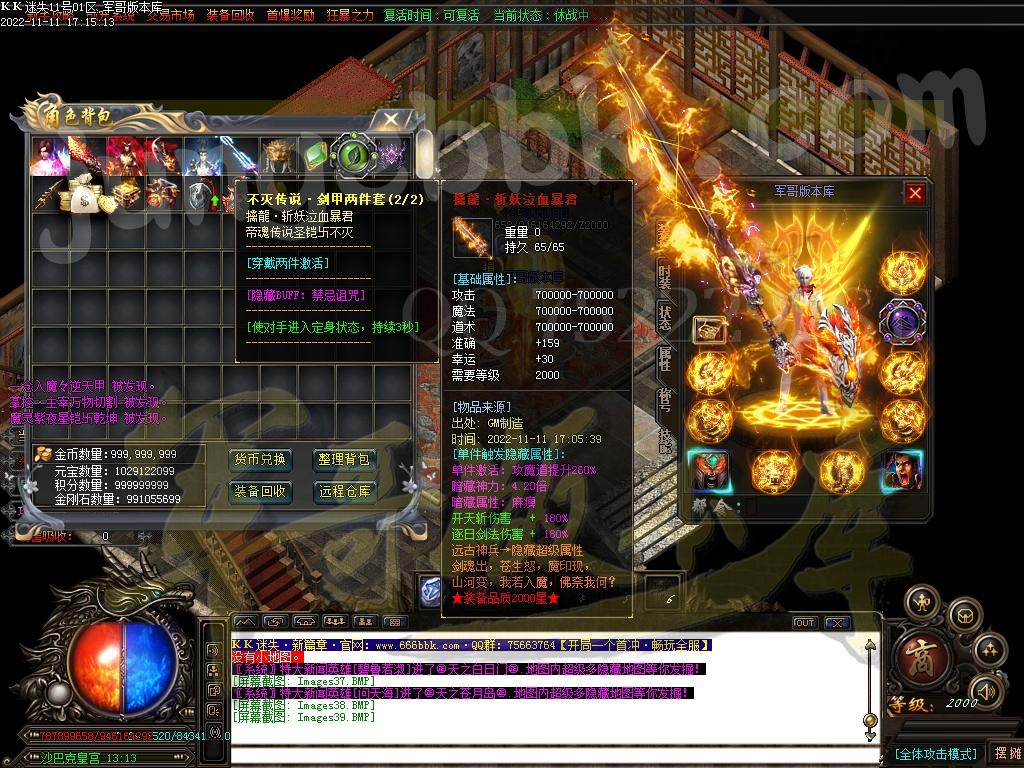This screenshot has width=1024, height=768.
Task: Switch to the 技能 skills tab
Action: click(x=664, y=440)
